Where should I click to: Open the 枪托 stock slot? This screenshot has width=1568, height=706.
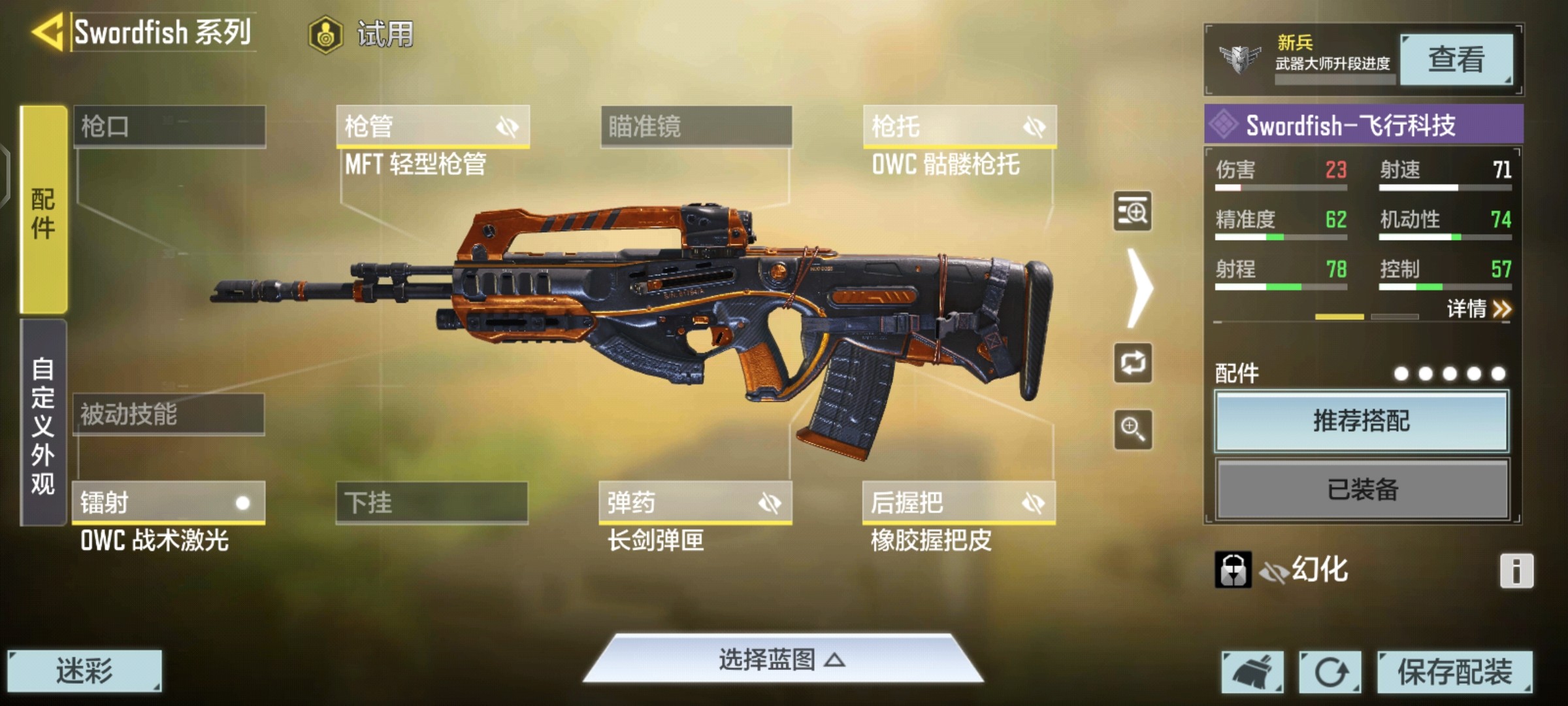coord(959,126)
